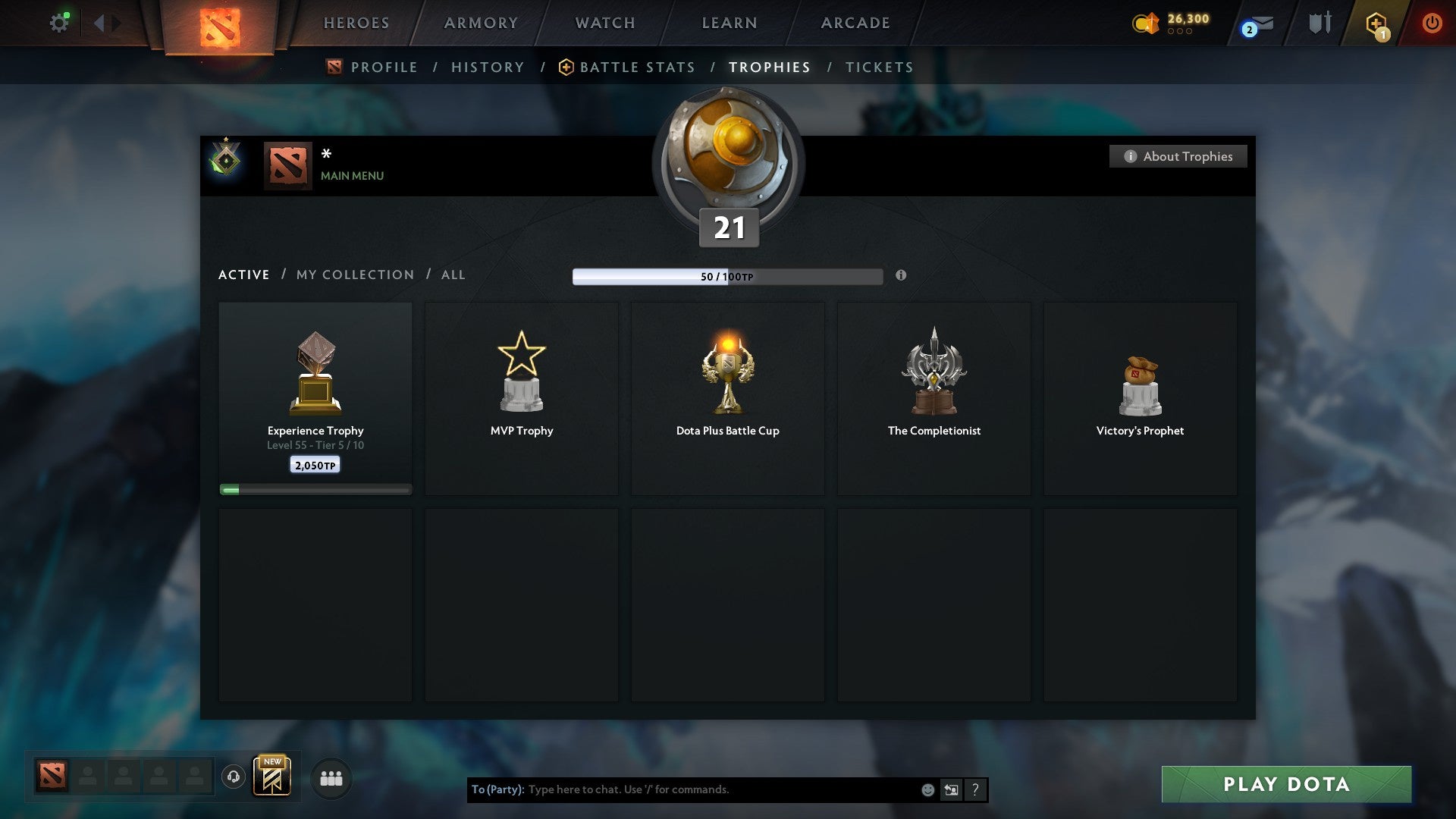
Task: Open the ARCADE menu
Action: tap(855, 23)
